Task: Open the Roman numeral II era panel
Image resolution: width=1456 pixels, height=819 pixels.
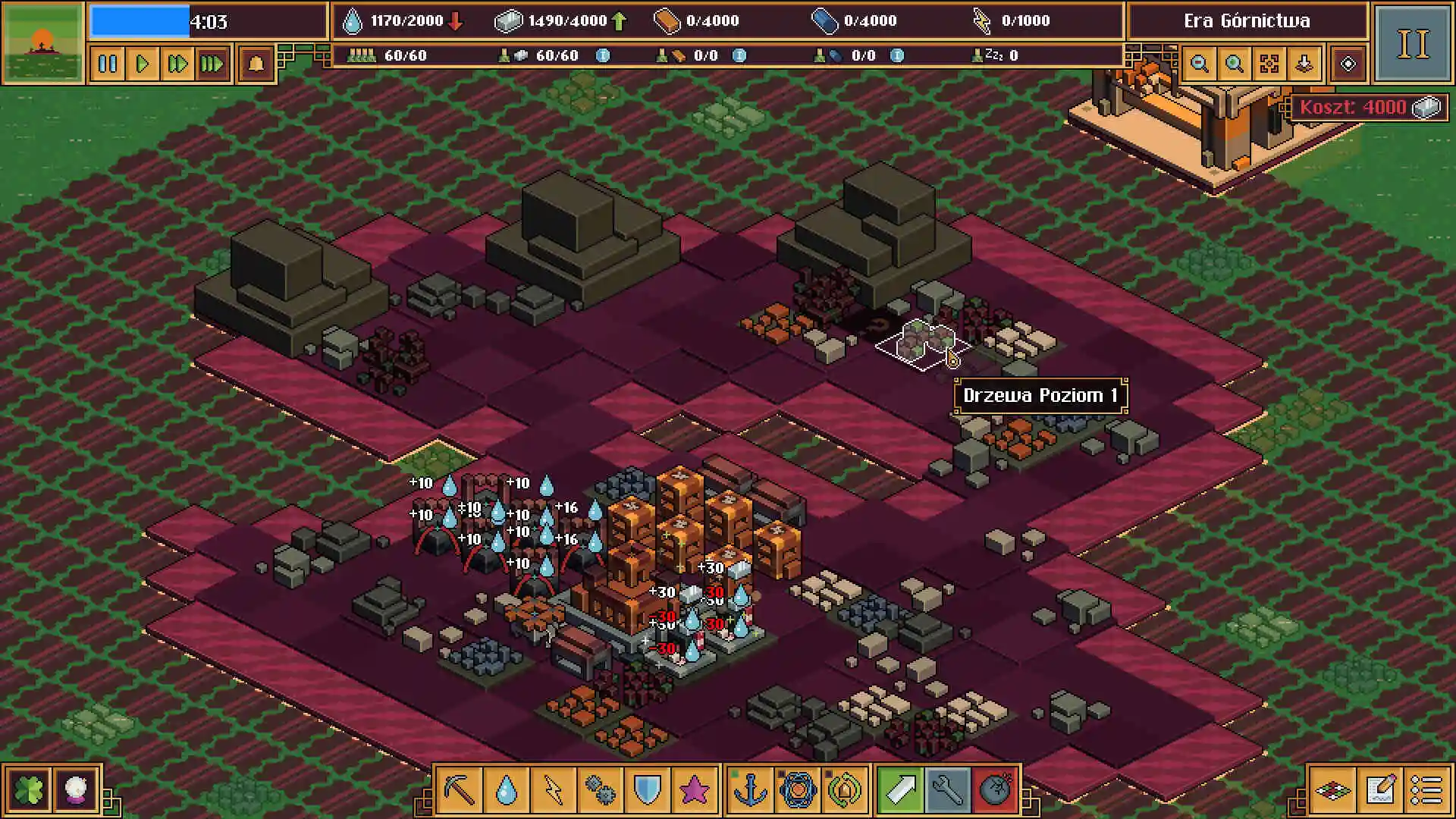Action: pyautogui.click(x=1412, y=43)
